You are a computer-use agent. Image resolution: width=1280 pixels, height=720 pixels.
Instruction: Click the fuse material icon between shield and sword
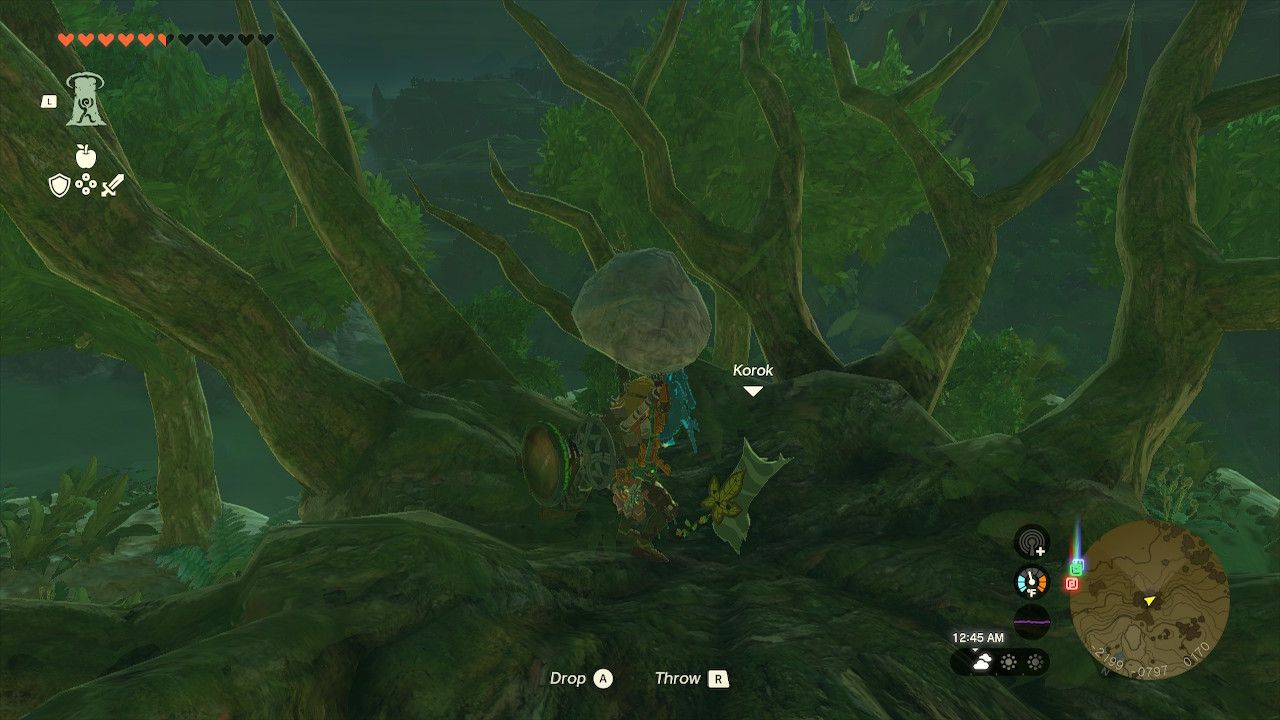86,184
